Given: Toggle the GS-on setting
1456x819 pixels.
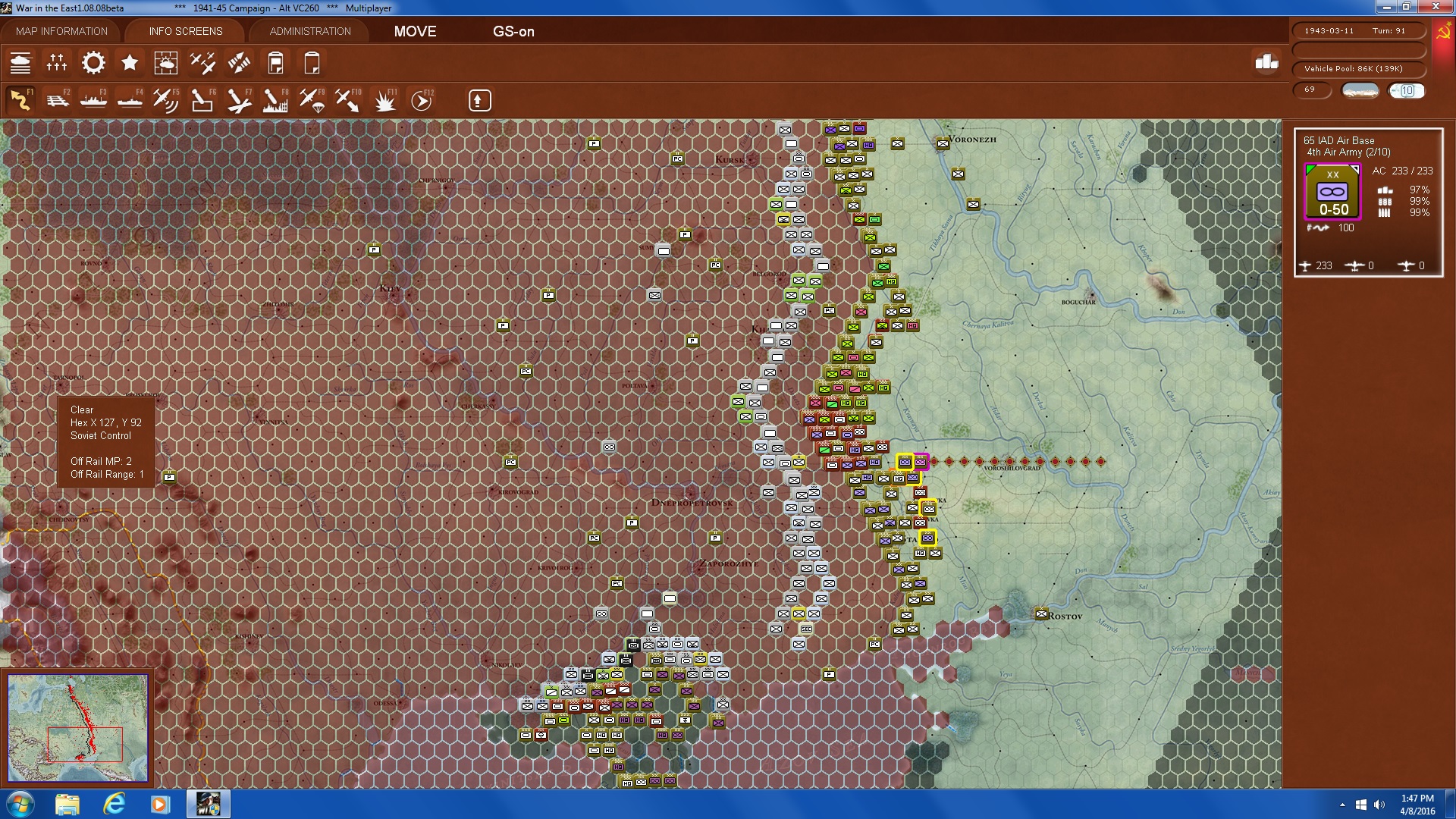Looking at the screenshot, I should (514, 32).
